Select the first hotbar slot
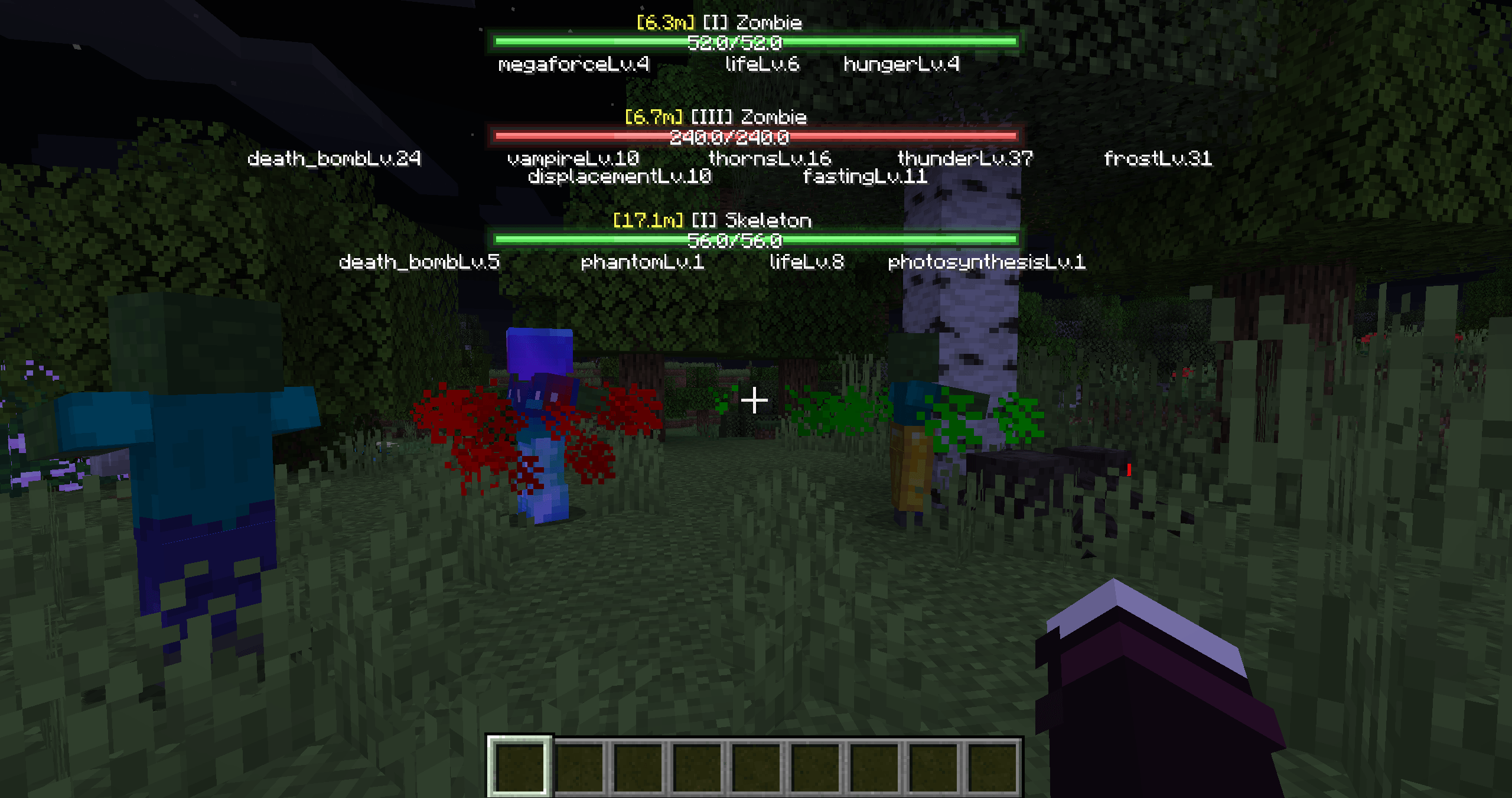Viewport: 1512px width, 798px height. [x=520, y=767]
